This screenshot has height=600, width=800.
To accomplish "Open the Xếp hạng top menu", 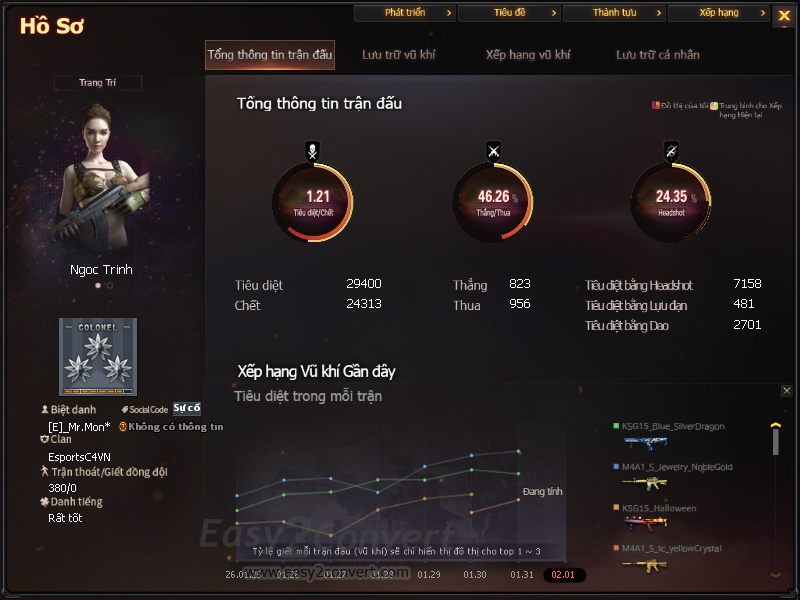I will pos(718,13).
